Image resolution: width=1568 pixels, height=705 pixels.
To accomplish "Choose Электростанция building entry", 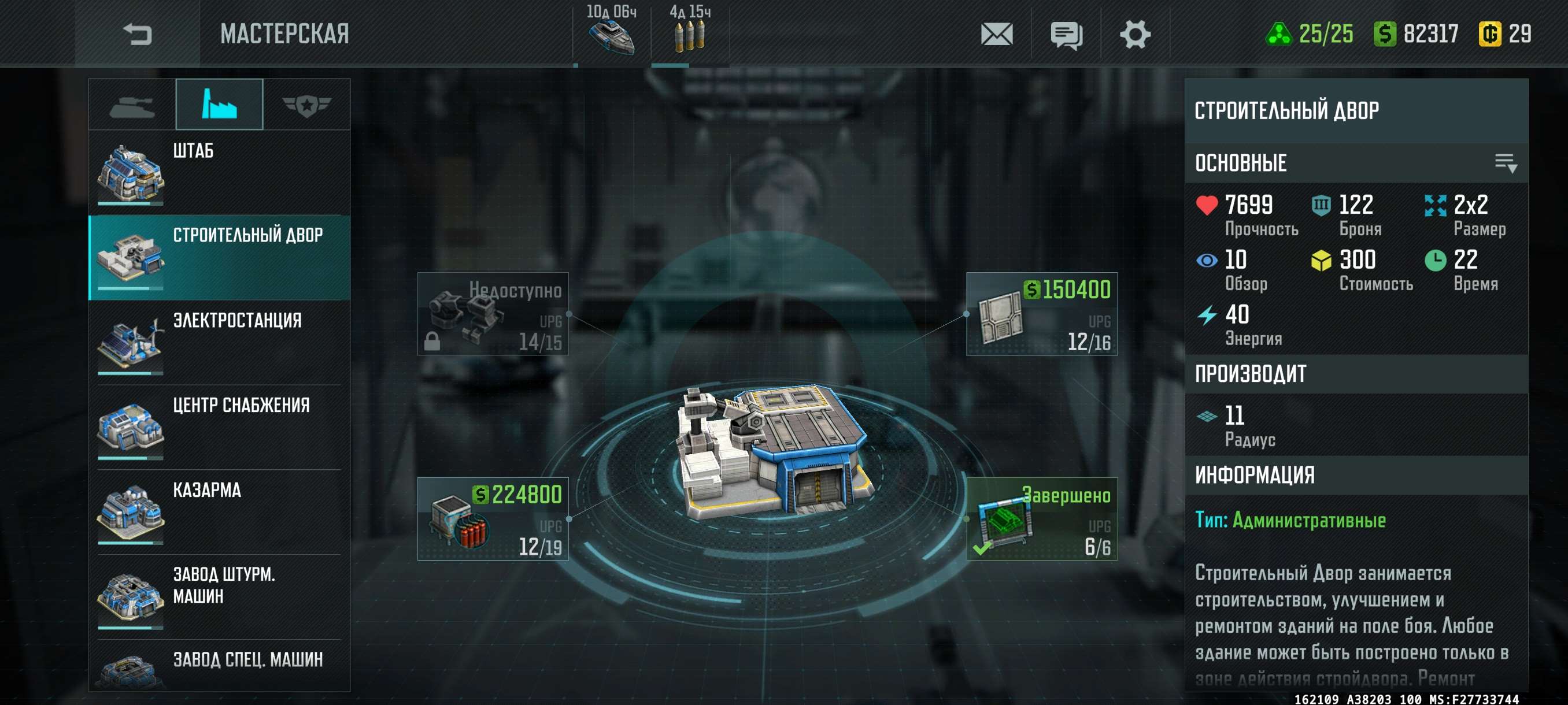I will click(x=219, y=342).
